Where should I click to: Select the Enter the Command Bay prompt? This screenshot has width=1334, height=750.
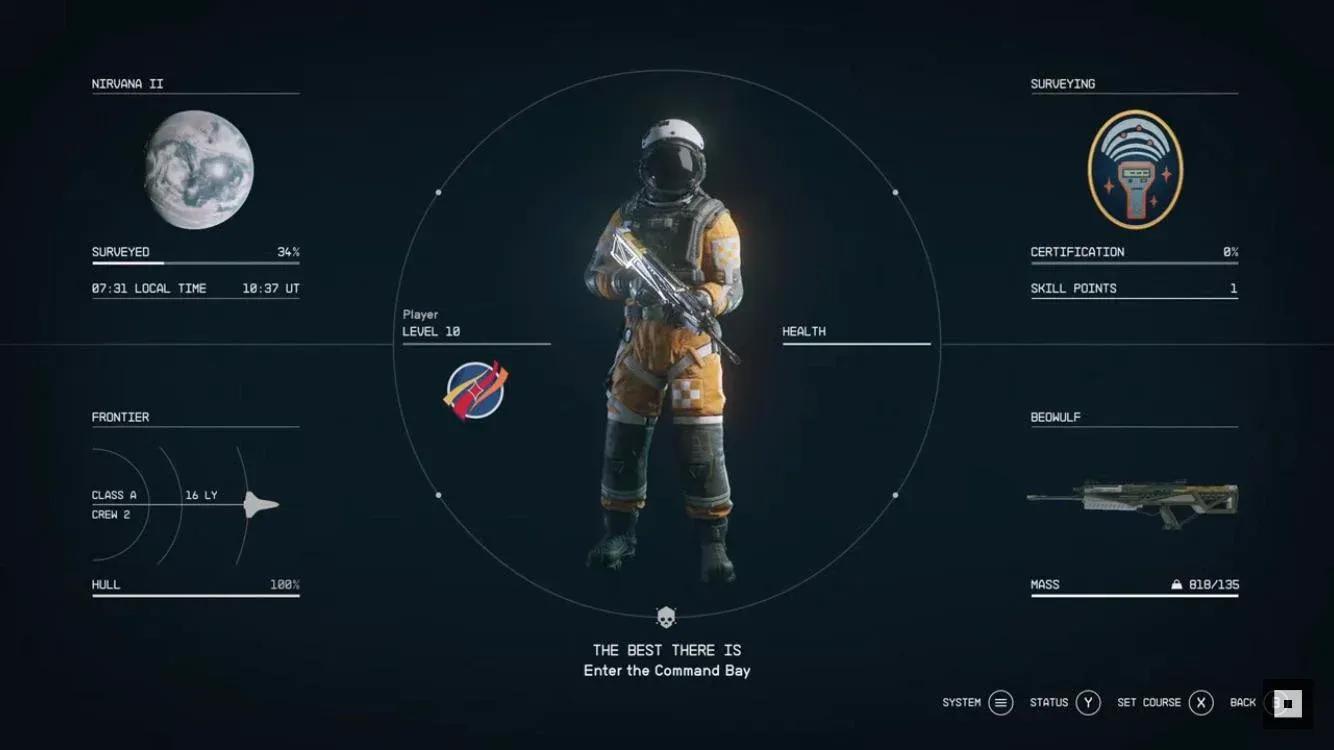(x=667, y=670)
